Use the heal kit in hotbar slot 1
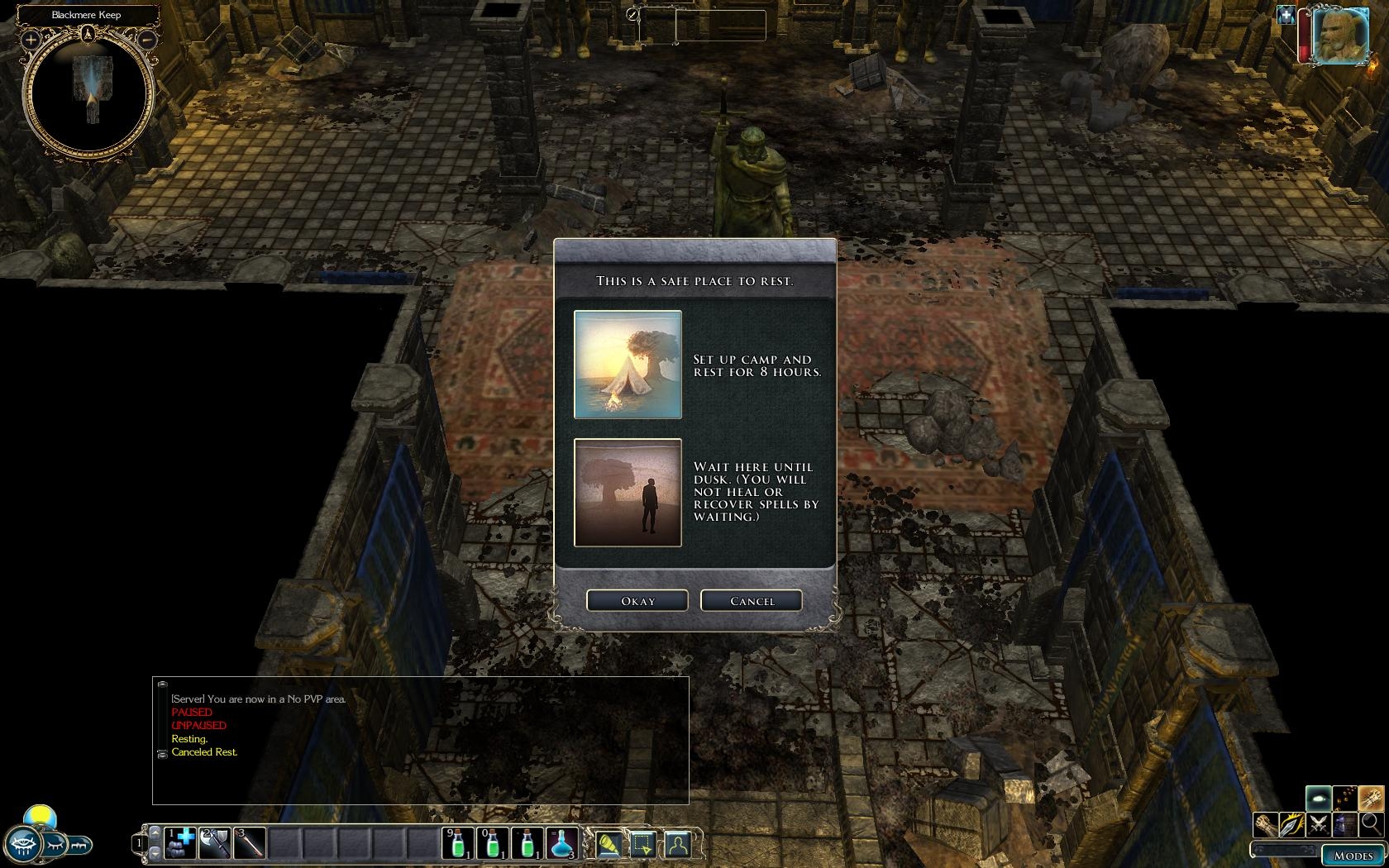The image size is (1389, 868). pos(180,843)
